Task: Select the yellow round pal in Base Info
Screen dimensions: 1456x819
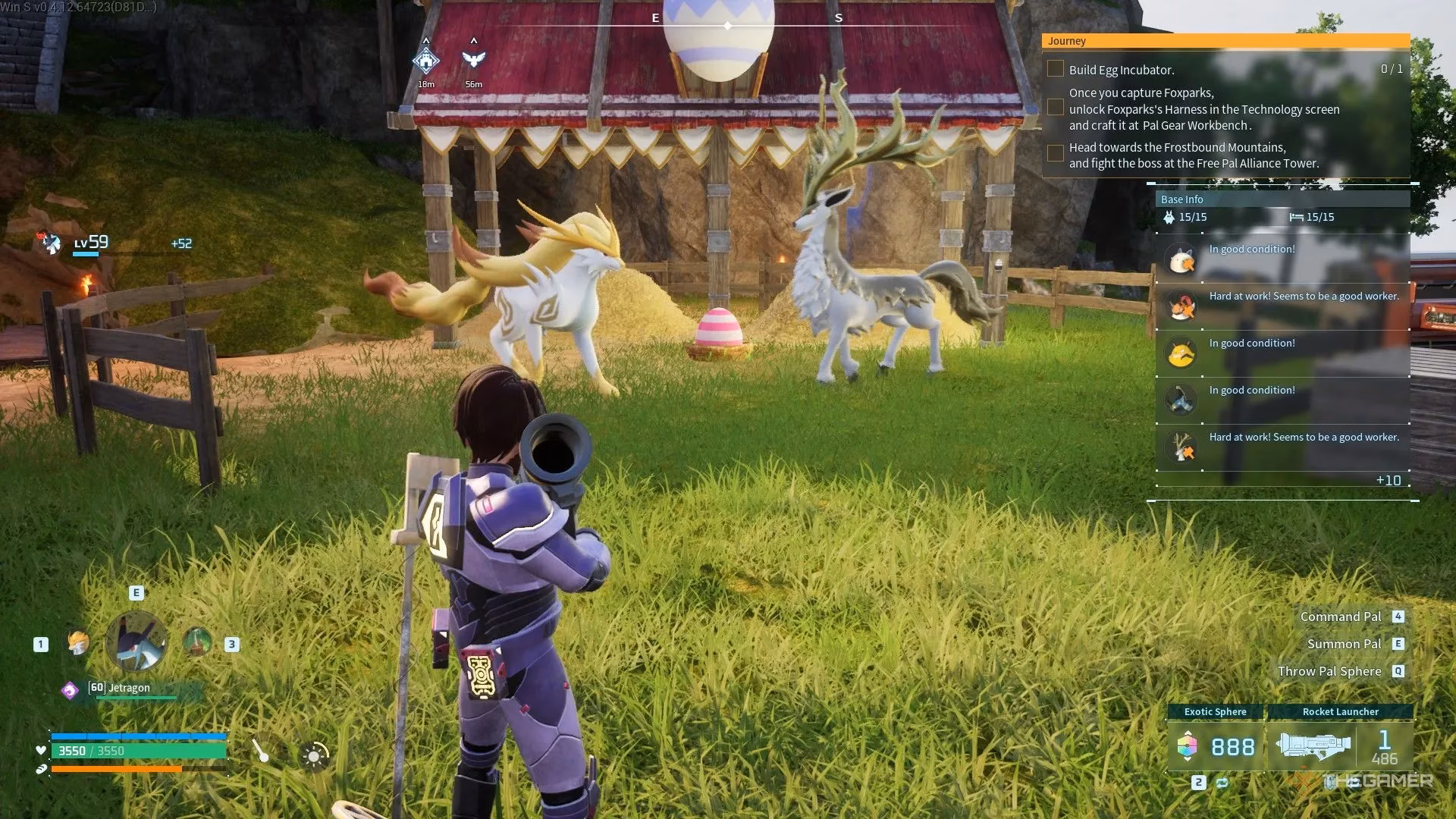Action: (x=1181, y=353)
